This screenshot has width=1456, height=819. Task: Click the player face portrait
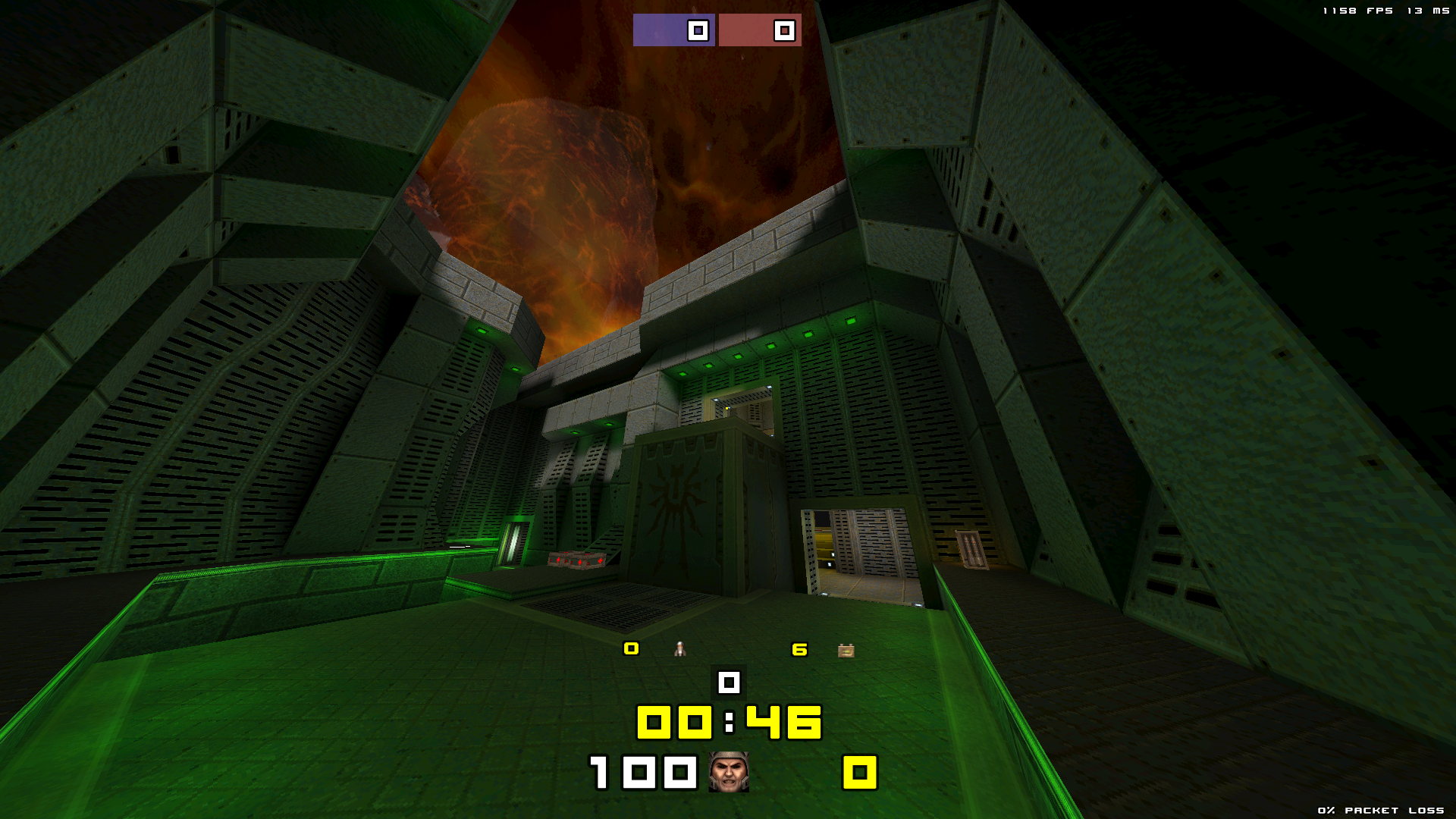click(x=729, y=772)
